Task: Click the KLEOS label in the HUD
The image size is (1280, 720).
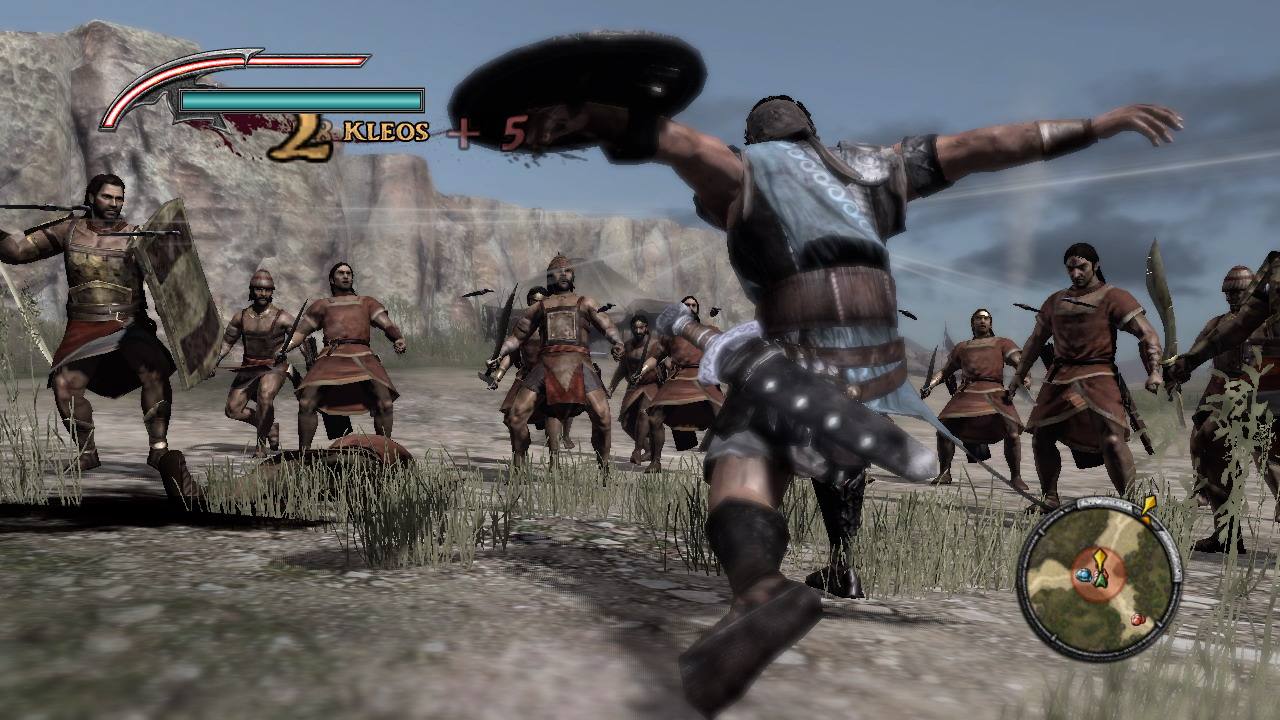Action: (x=384, y=131)
